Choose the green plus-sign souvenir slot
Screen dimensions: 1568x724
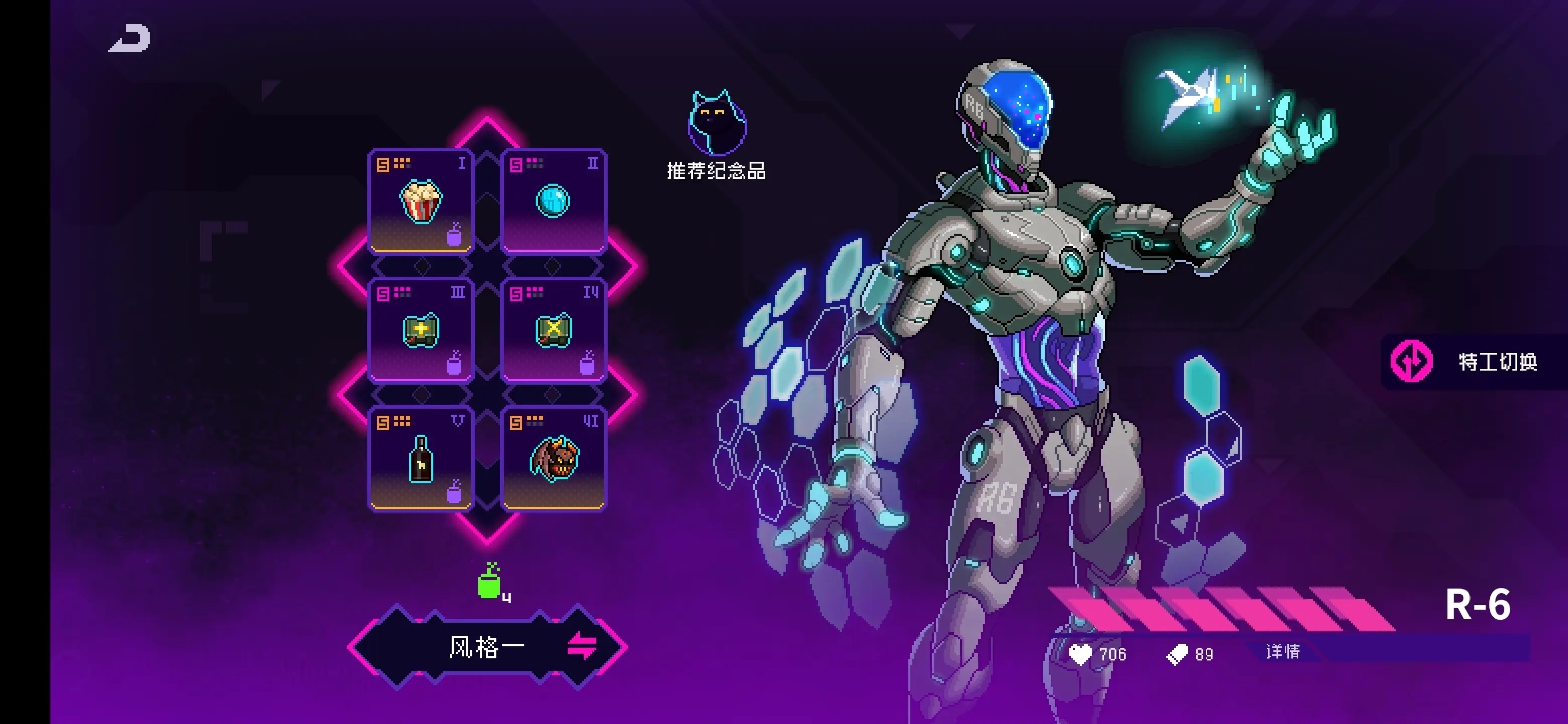click(421, 330)
